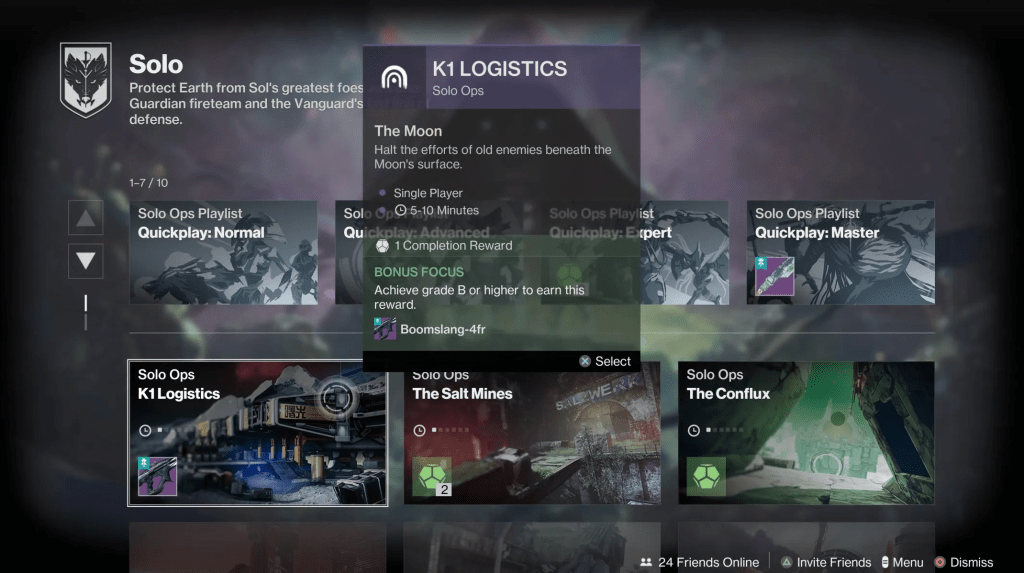Click the down arrow page button
Viewport: 1024px width, 573px height.
(85, 261)
